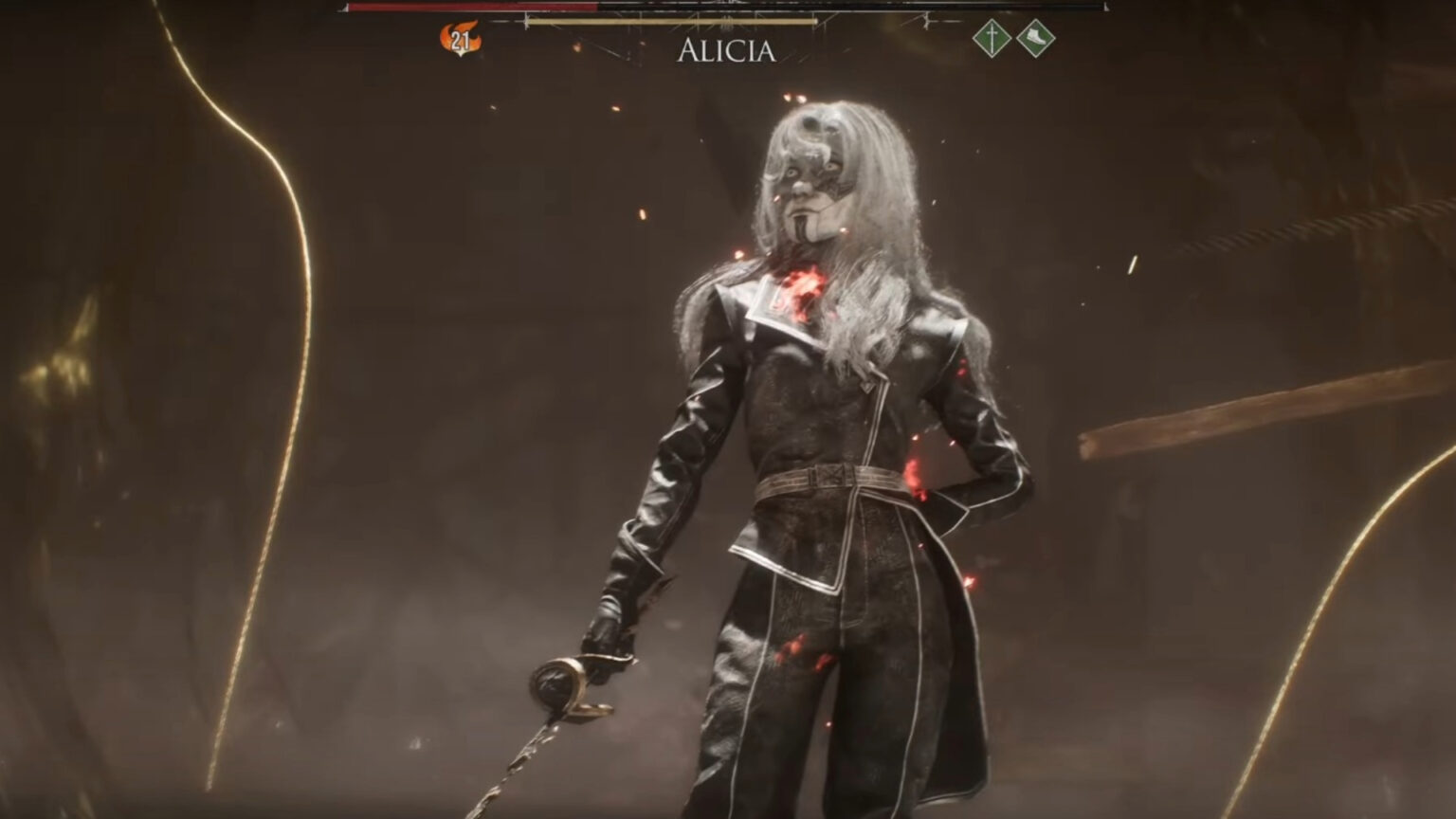The image size is (1456, 819).
Task: Click the boss name text below the stamina bar
Action: (x=725, y=50)
